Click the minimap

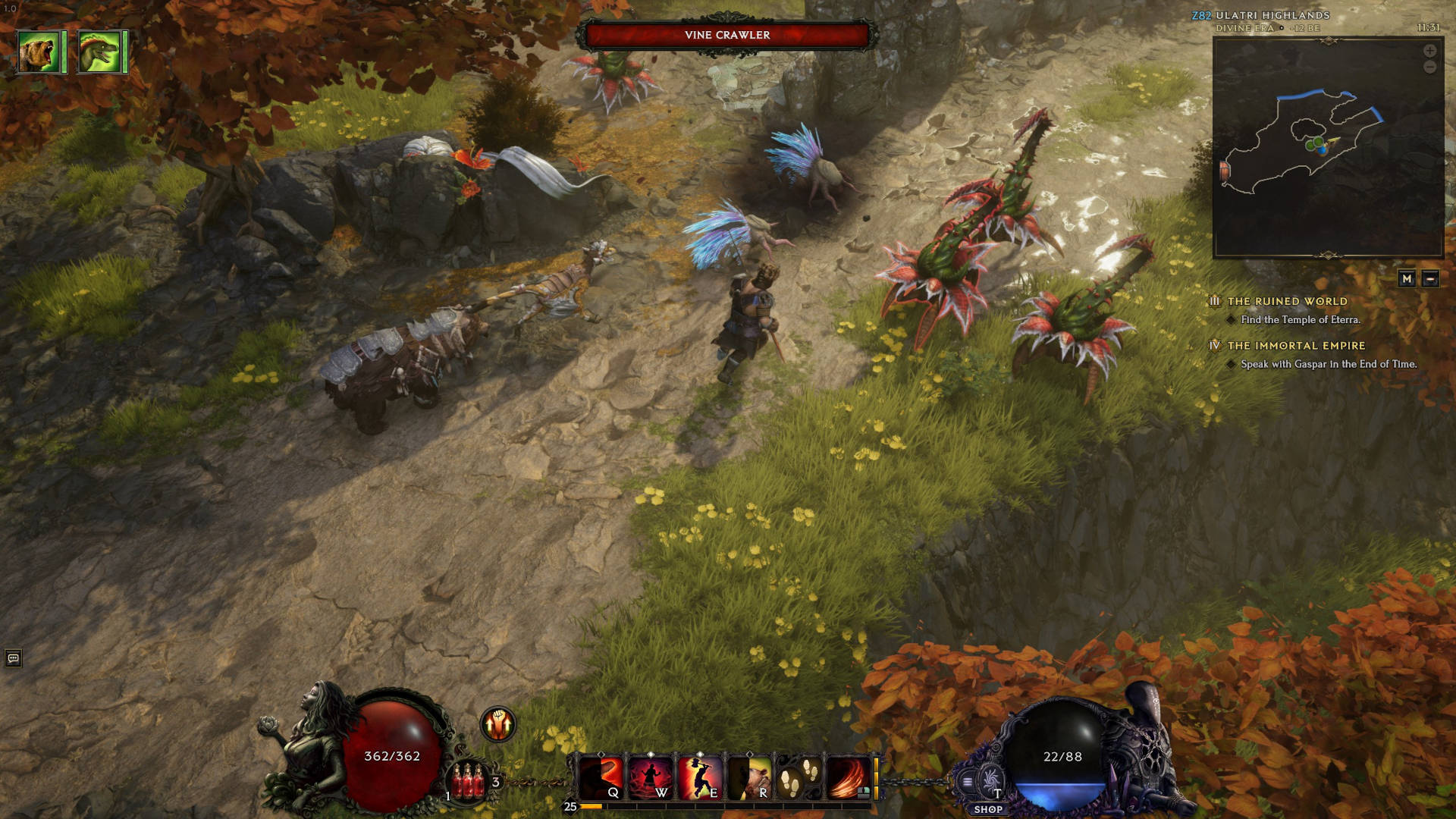(x=1327, y=148)
